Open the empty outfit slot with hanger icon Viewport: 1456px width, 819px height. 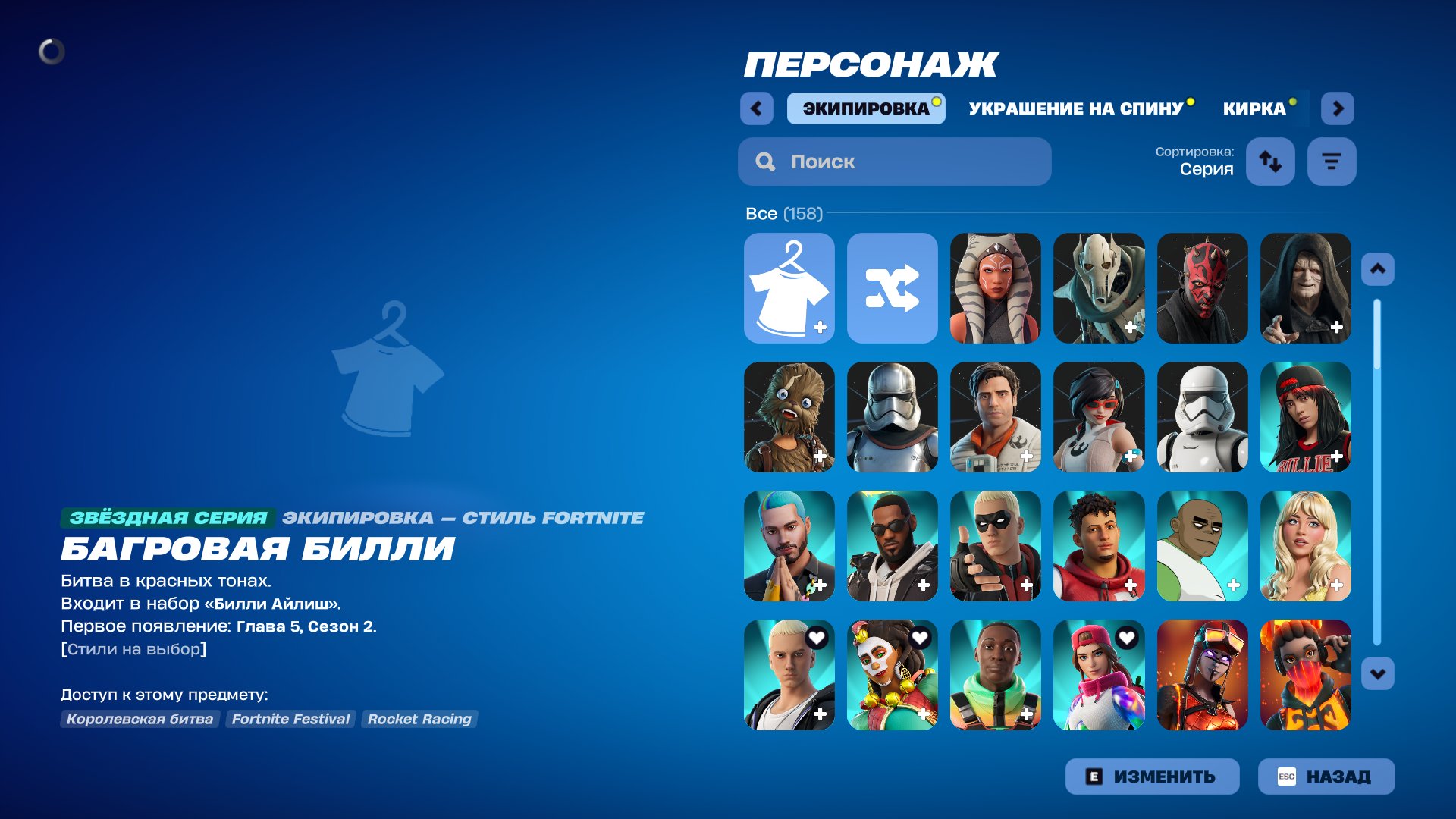pos(789,288)
